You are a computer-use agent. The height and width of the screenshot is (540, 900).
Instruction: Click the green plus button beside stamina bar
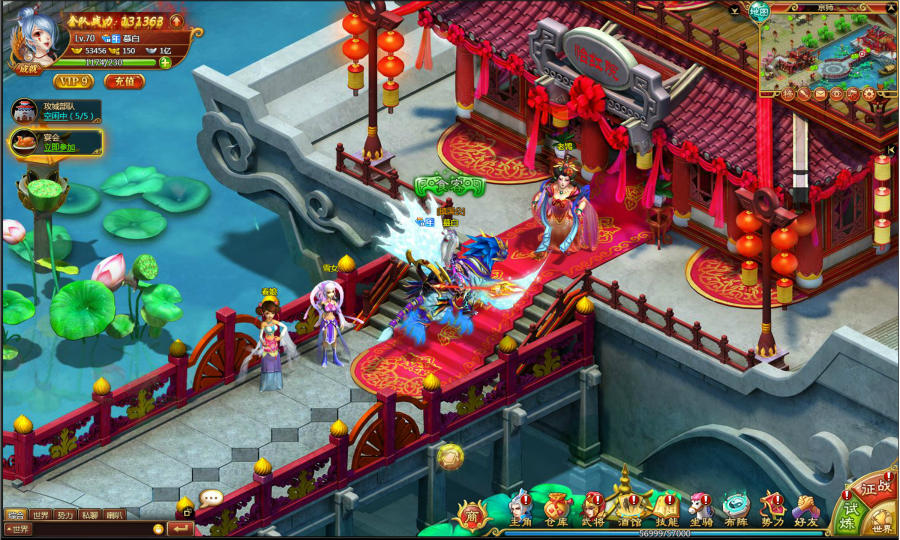point(165,62)
